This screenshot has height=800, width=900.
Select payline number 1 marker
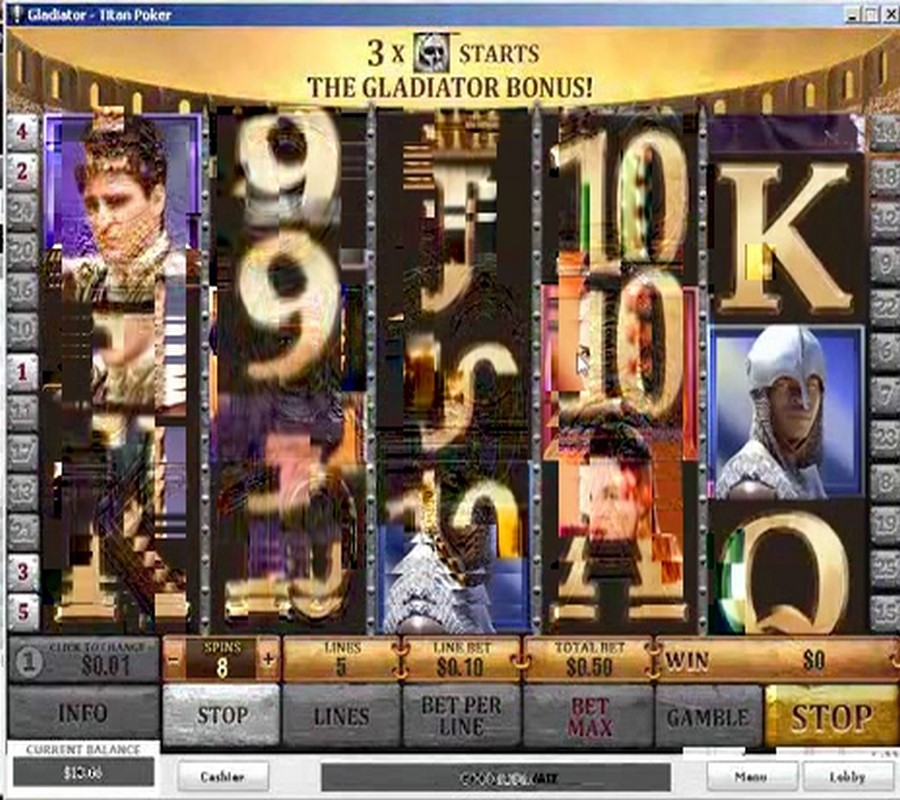(22, 372)
